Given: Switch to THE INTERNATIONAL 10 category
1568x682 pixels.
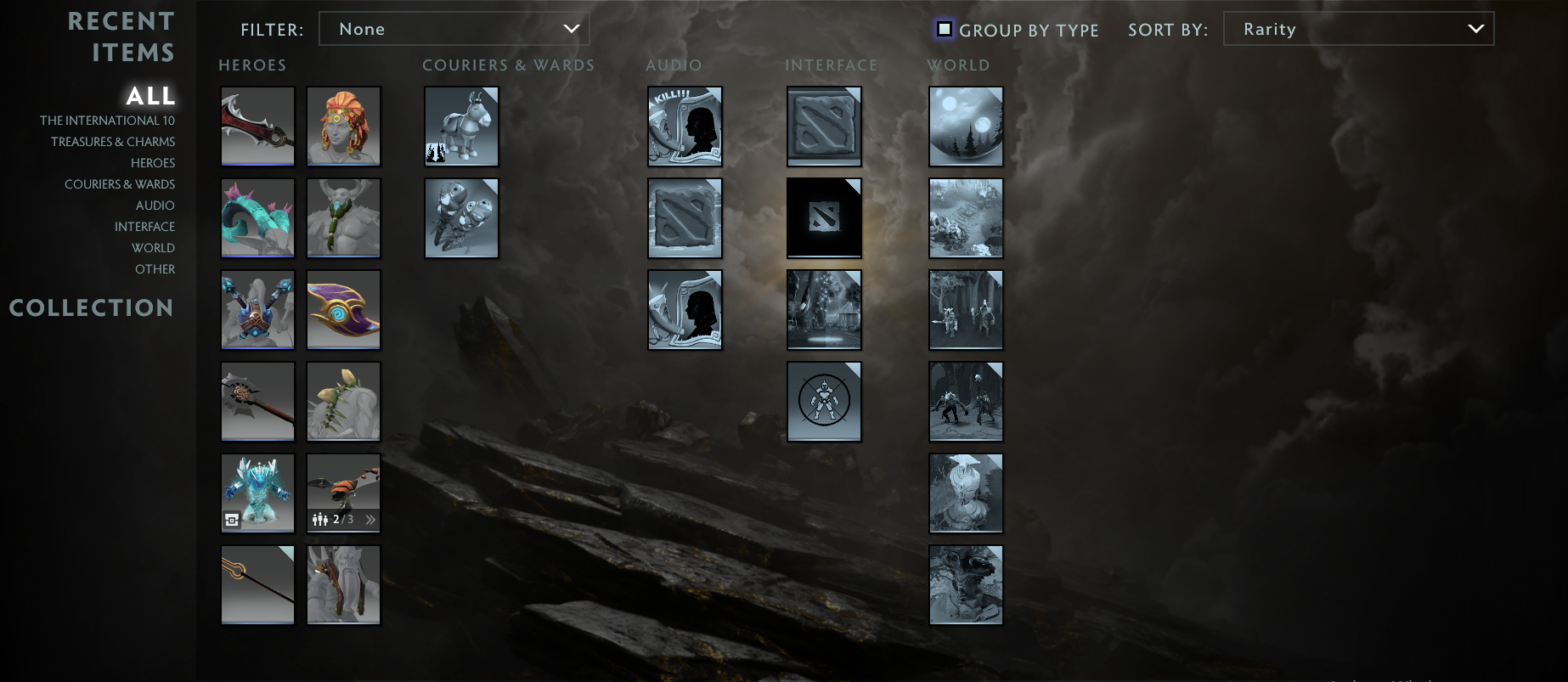Looking at the screenshot, I should 107,121.
